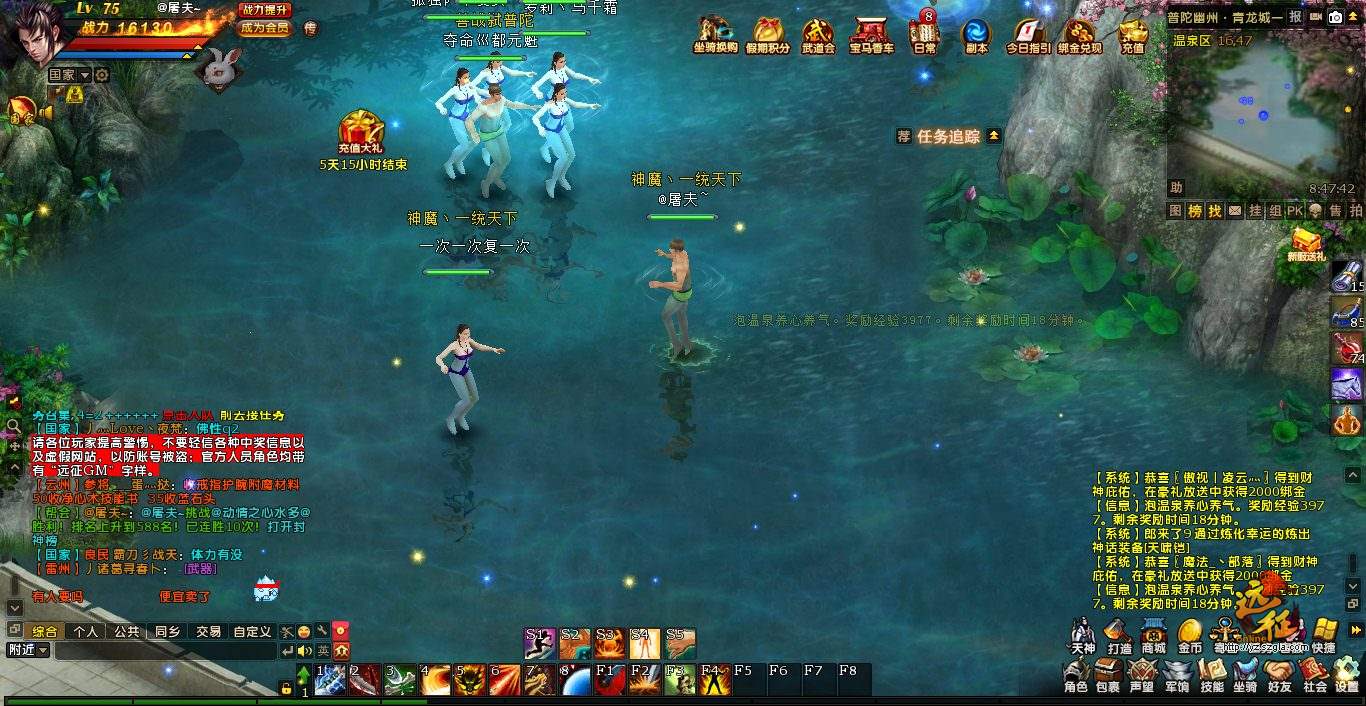Open the 商城 shop icon
Viewport: 1366px width, 706px height.
point(1153,635)
